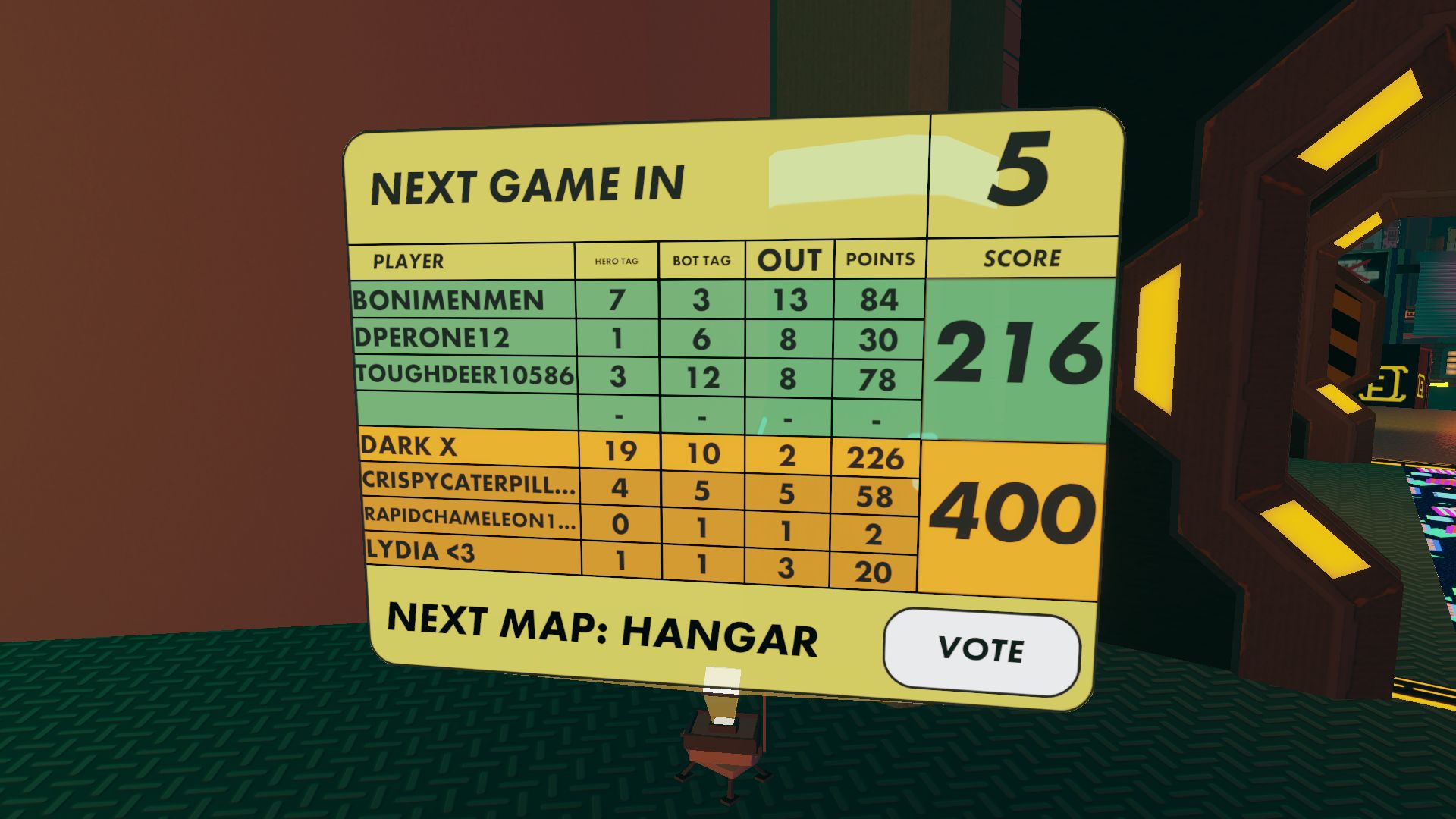
Task: Click the BOT TAG column header
Action: tap(700, 259)
